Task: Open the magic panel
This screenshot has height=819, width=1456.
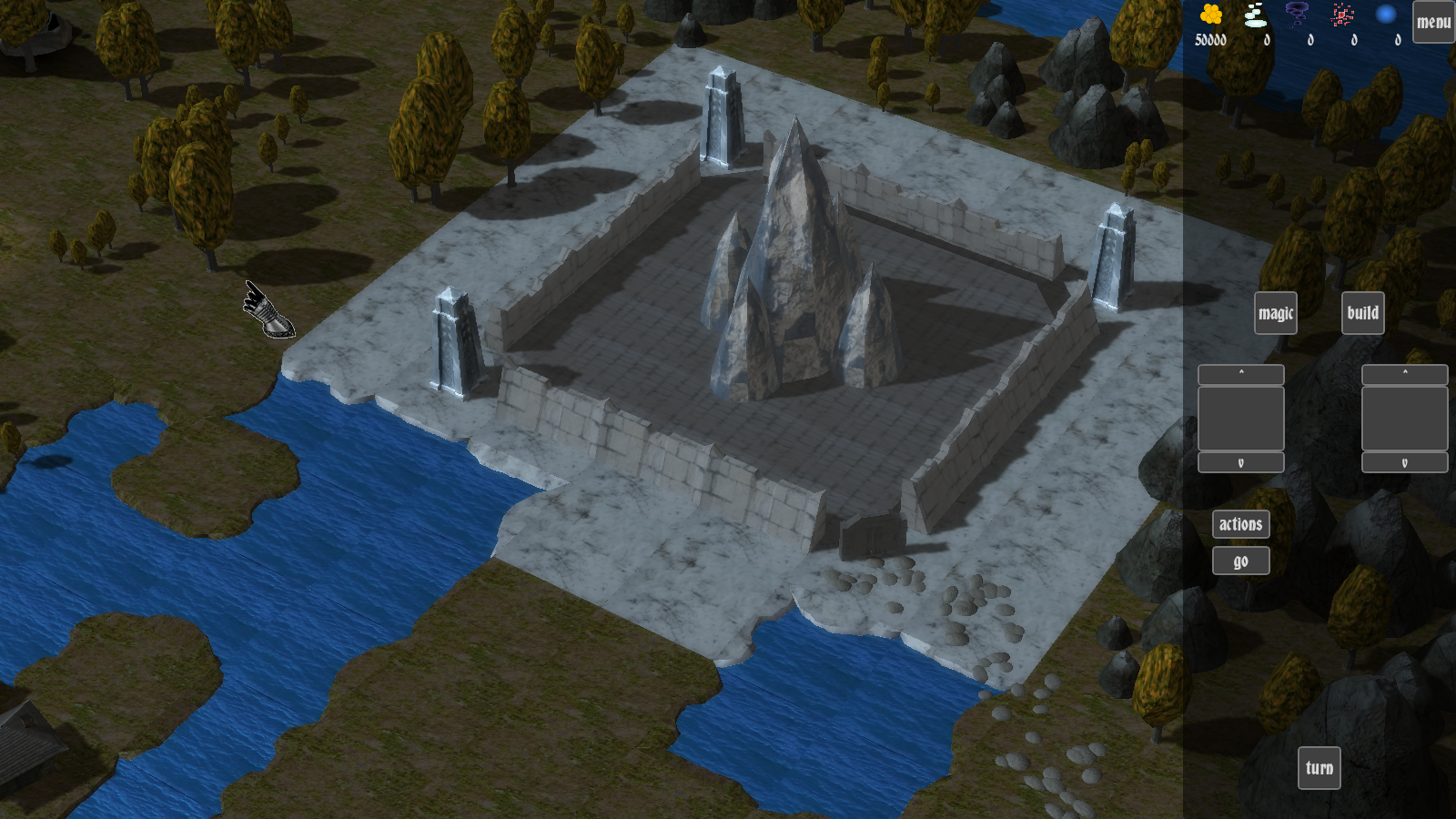Action: [x=1275, y=313]
